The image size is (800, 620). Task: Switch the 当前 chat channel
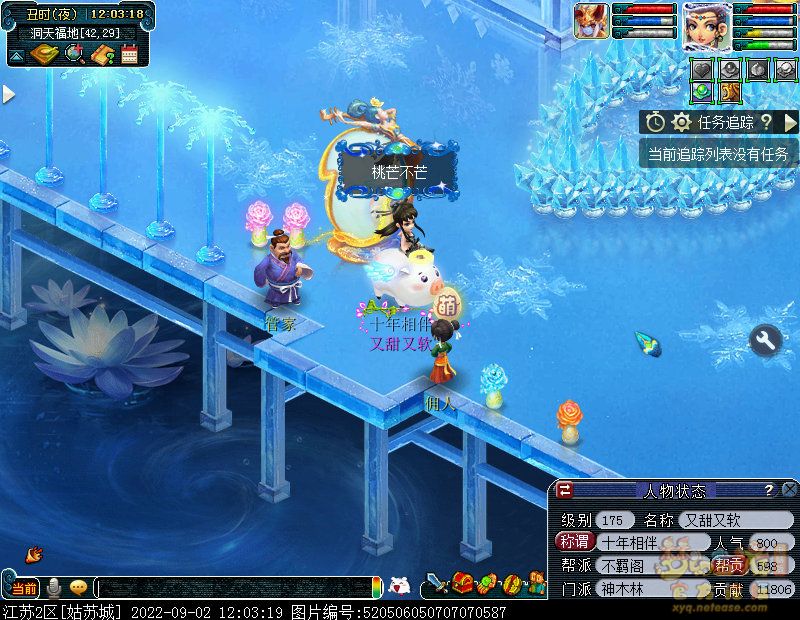25,587
